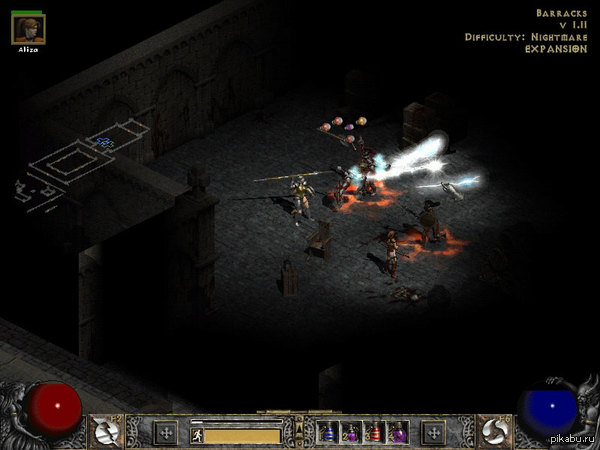The height and width of the screenshot is (450, 600).
Task: Expand the mini menu arrow button
Action: (x=297, y=430)
